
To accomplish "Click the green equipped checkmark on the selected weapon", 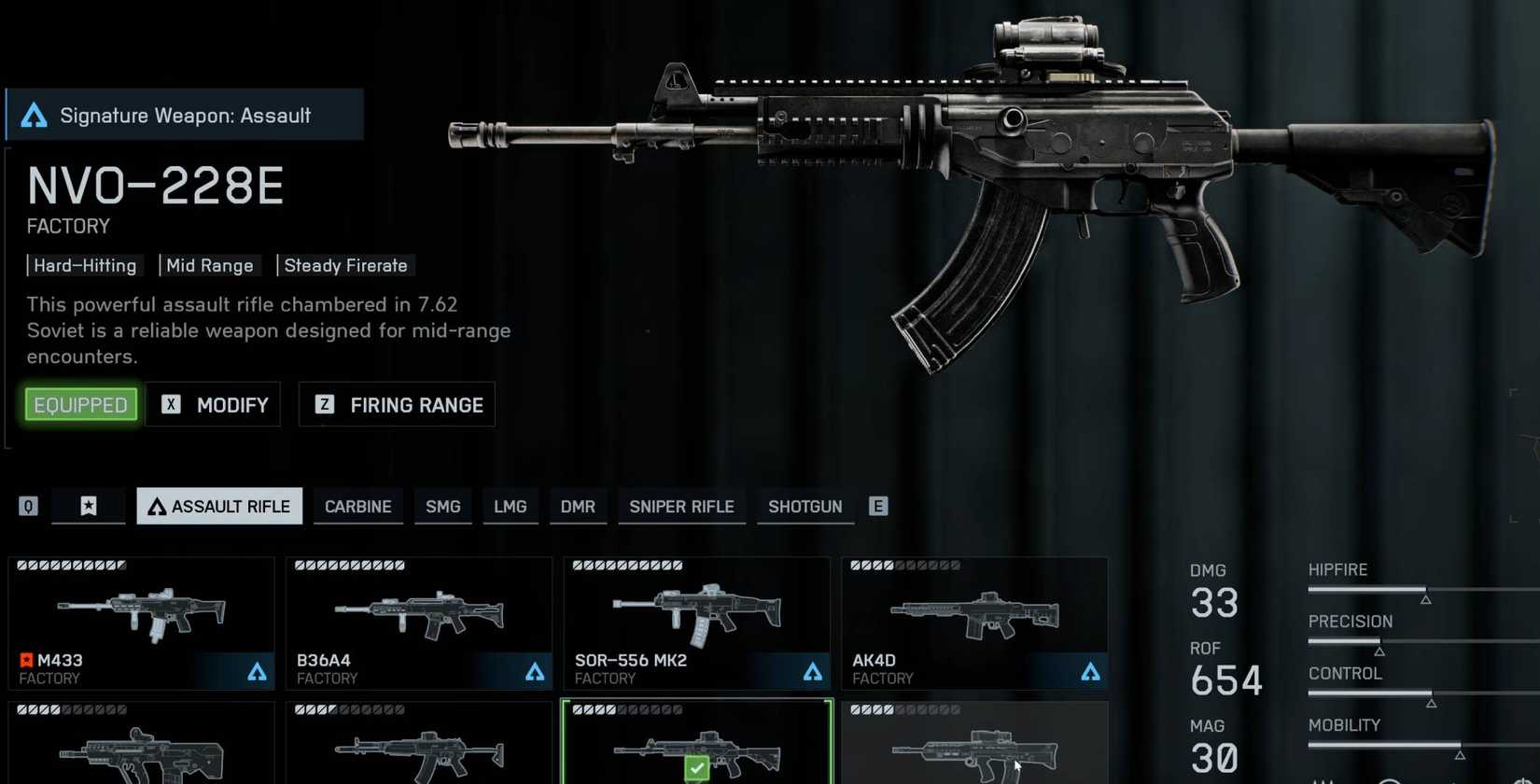I will 696,767.
